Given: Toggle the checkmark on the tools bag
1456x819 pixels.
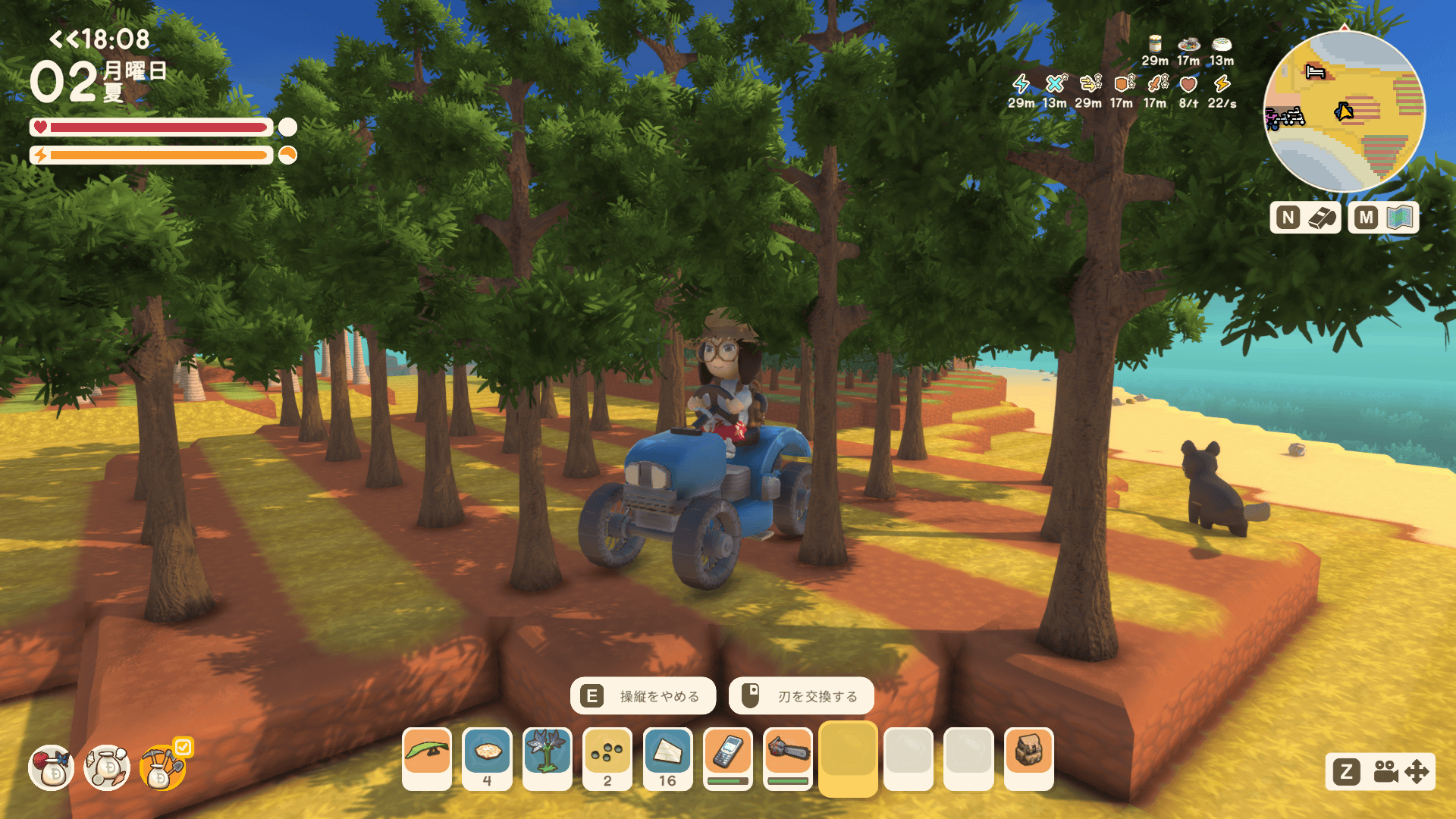Looking at the screenshot, I should click(184, 747).
